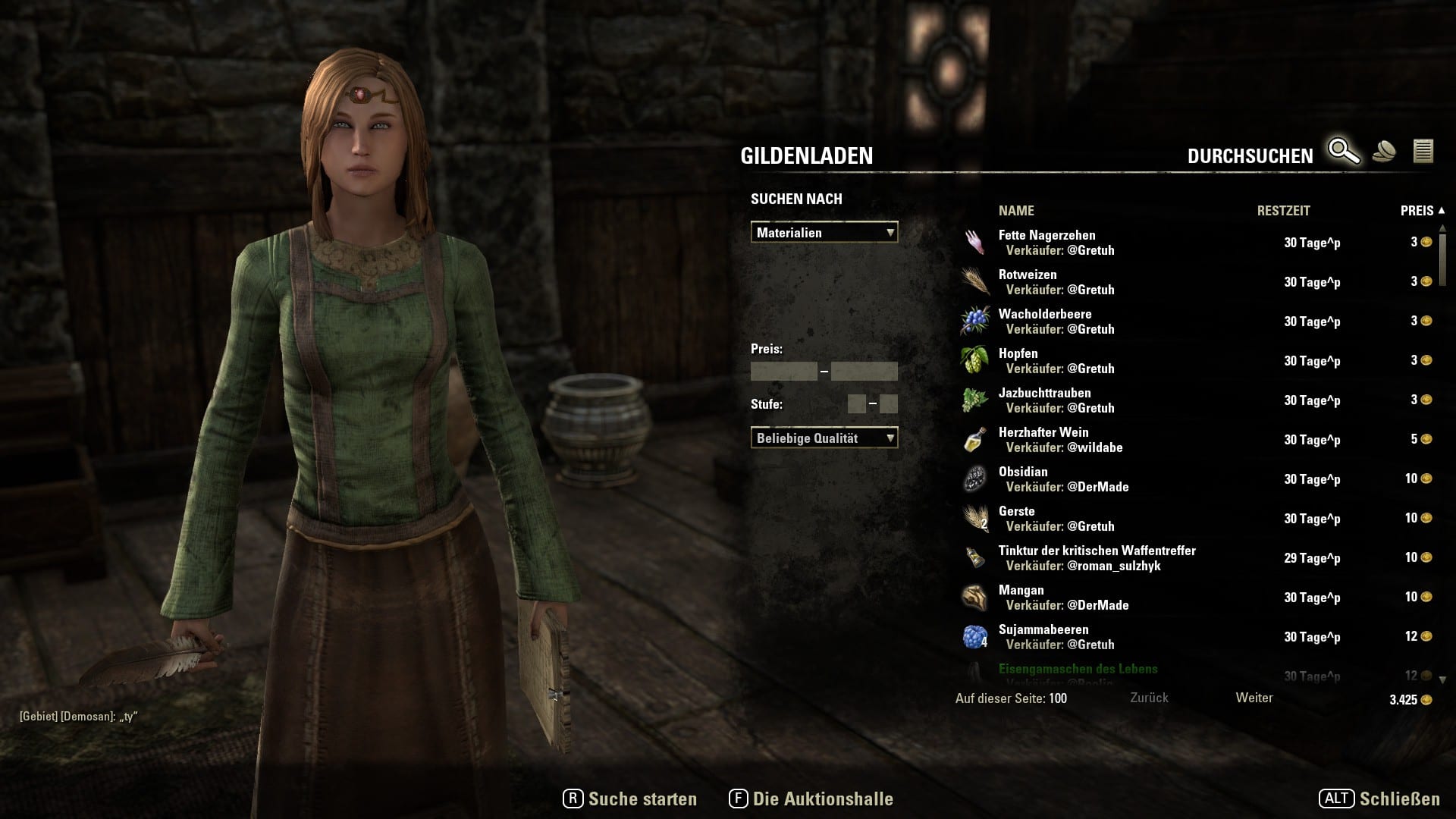Image resolution: width=1456 pixels, height=819 pixels.
Task: Click the maximum Preis input field
Action: pos(864,372)
